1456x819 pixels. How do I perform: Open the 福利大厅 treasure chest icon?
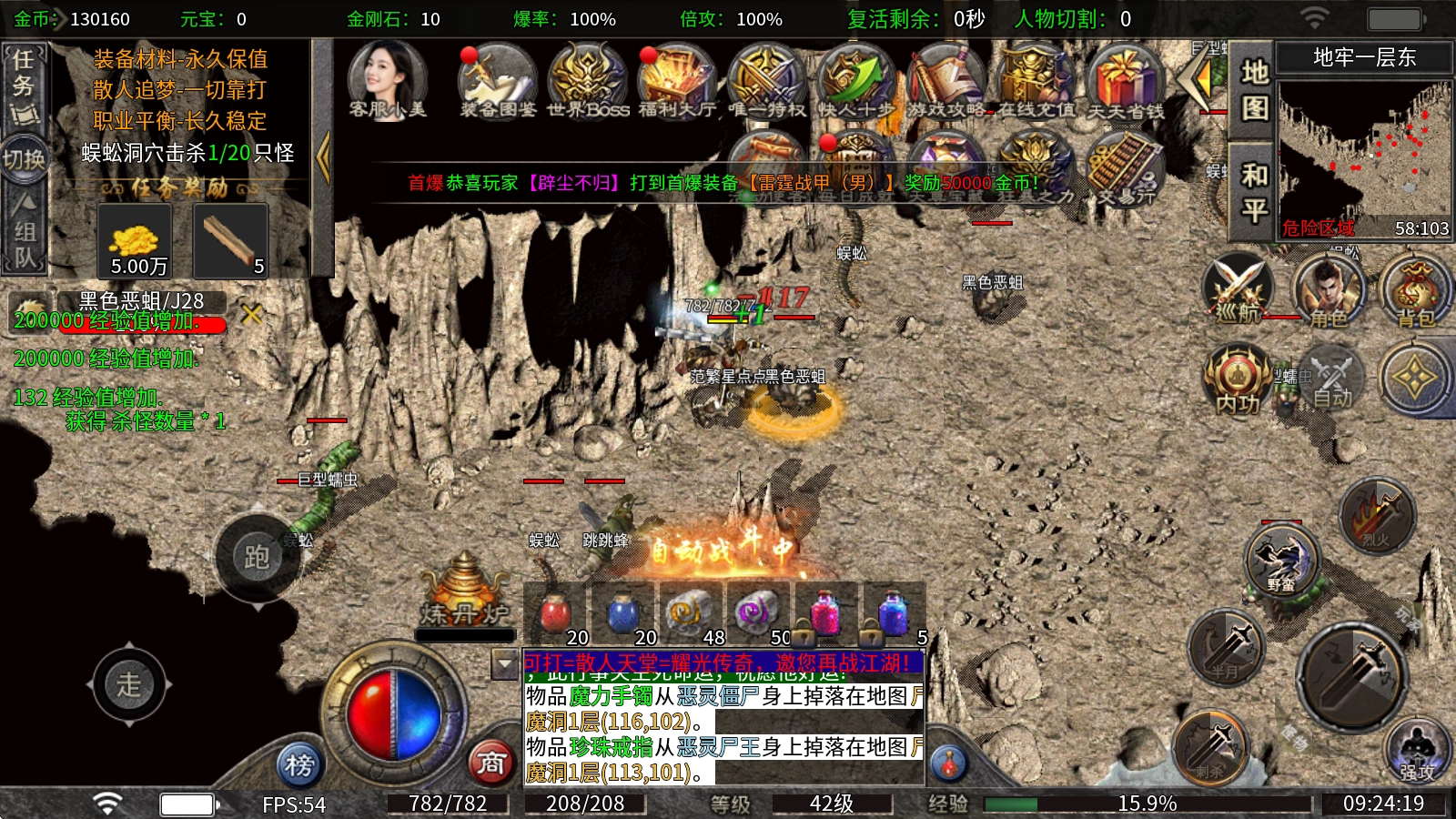pos(676,80)
